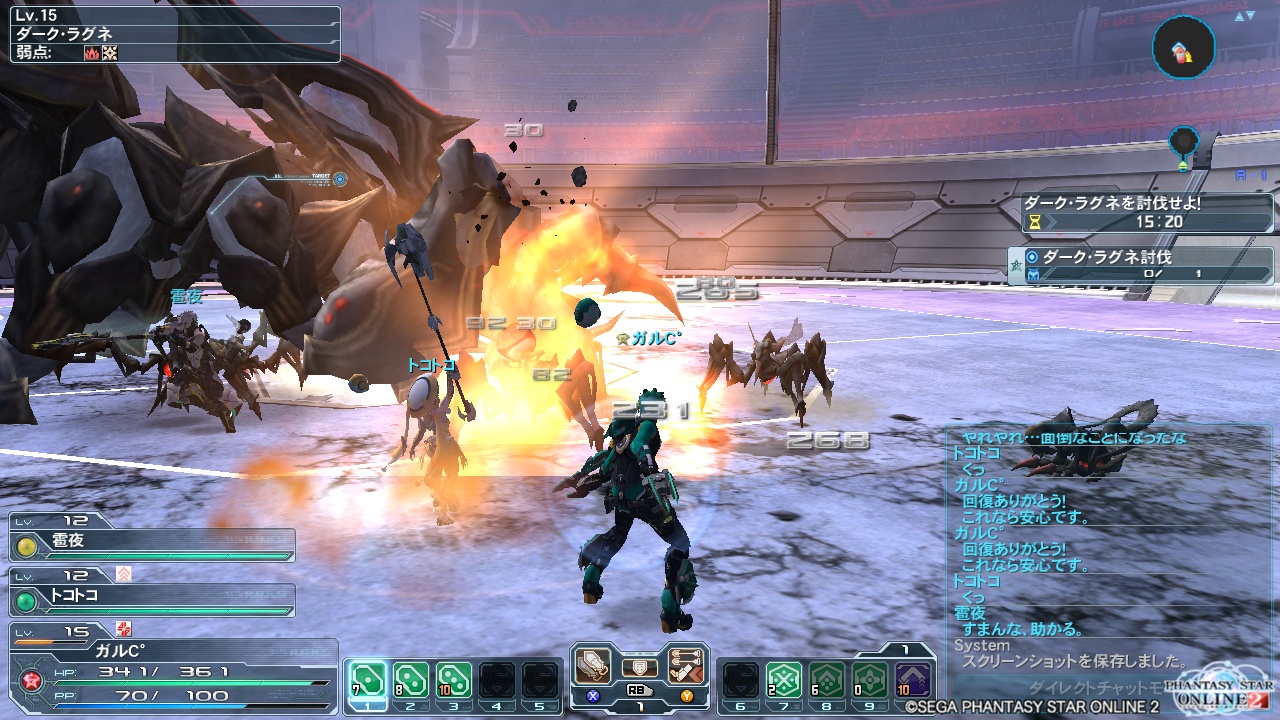Activate the green skill in slot 8
Screen dimensions: 1280x720
(825, 679)
